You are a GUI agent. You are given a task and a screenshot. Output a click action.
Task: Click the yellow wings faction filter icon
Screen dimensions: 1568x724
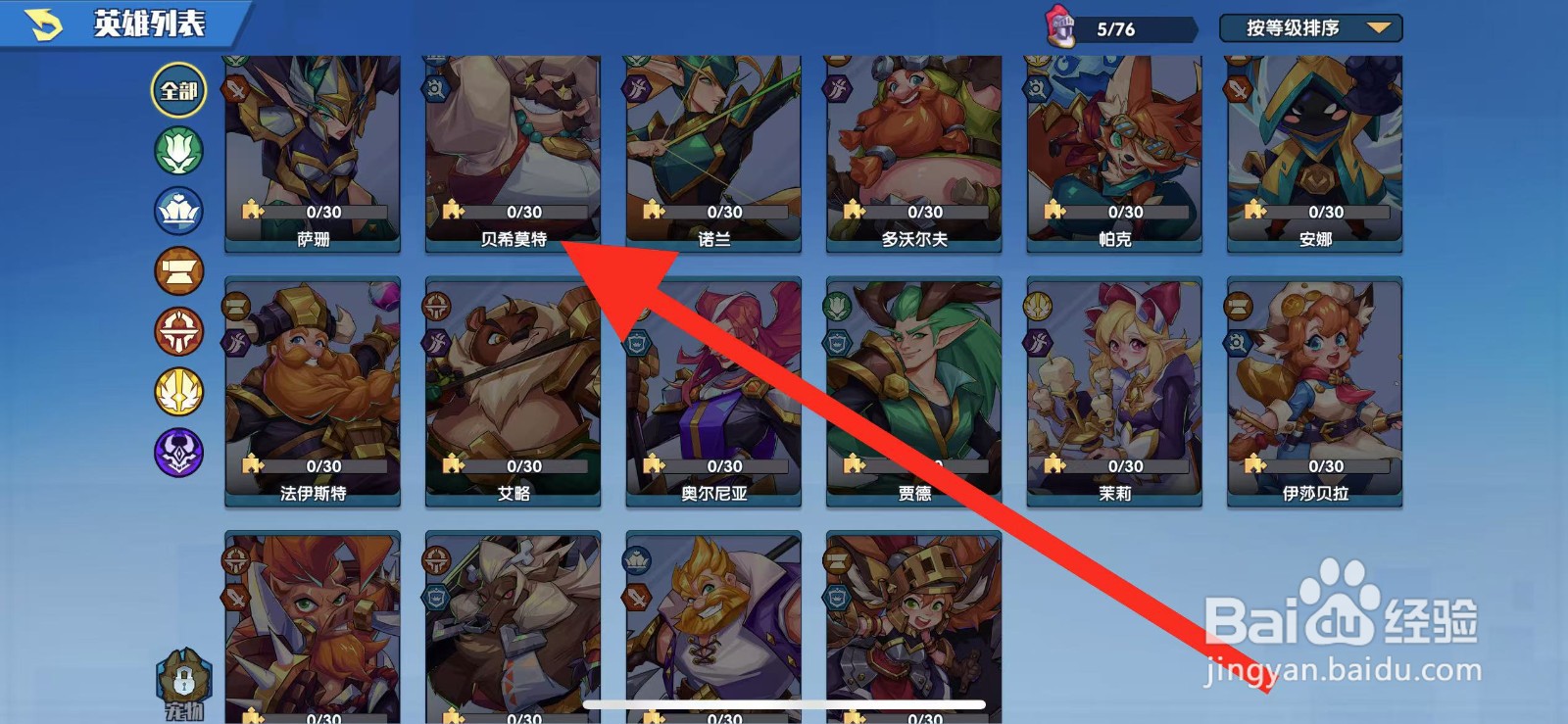pos(177,391)
